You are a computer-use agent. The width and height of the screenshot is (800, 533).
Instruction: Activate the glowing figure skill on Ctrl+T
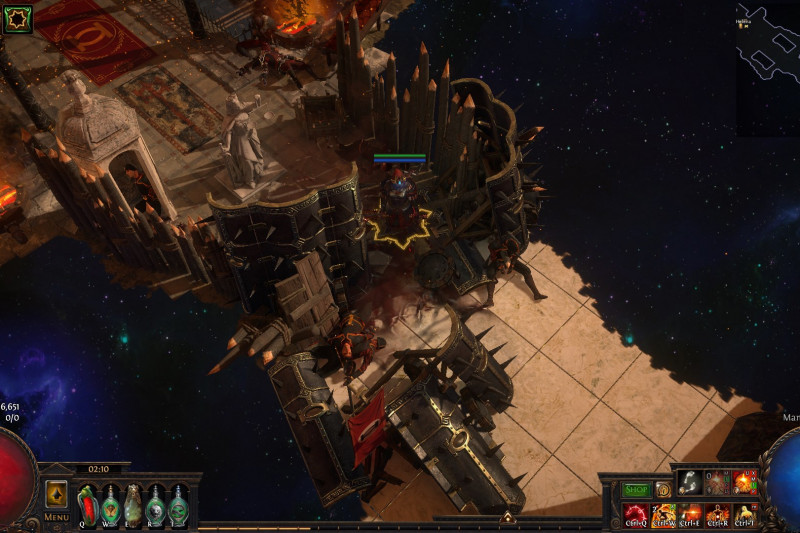click(745, 514)
